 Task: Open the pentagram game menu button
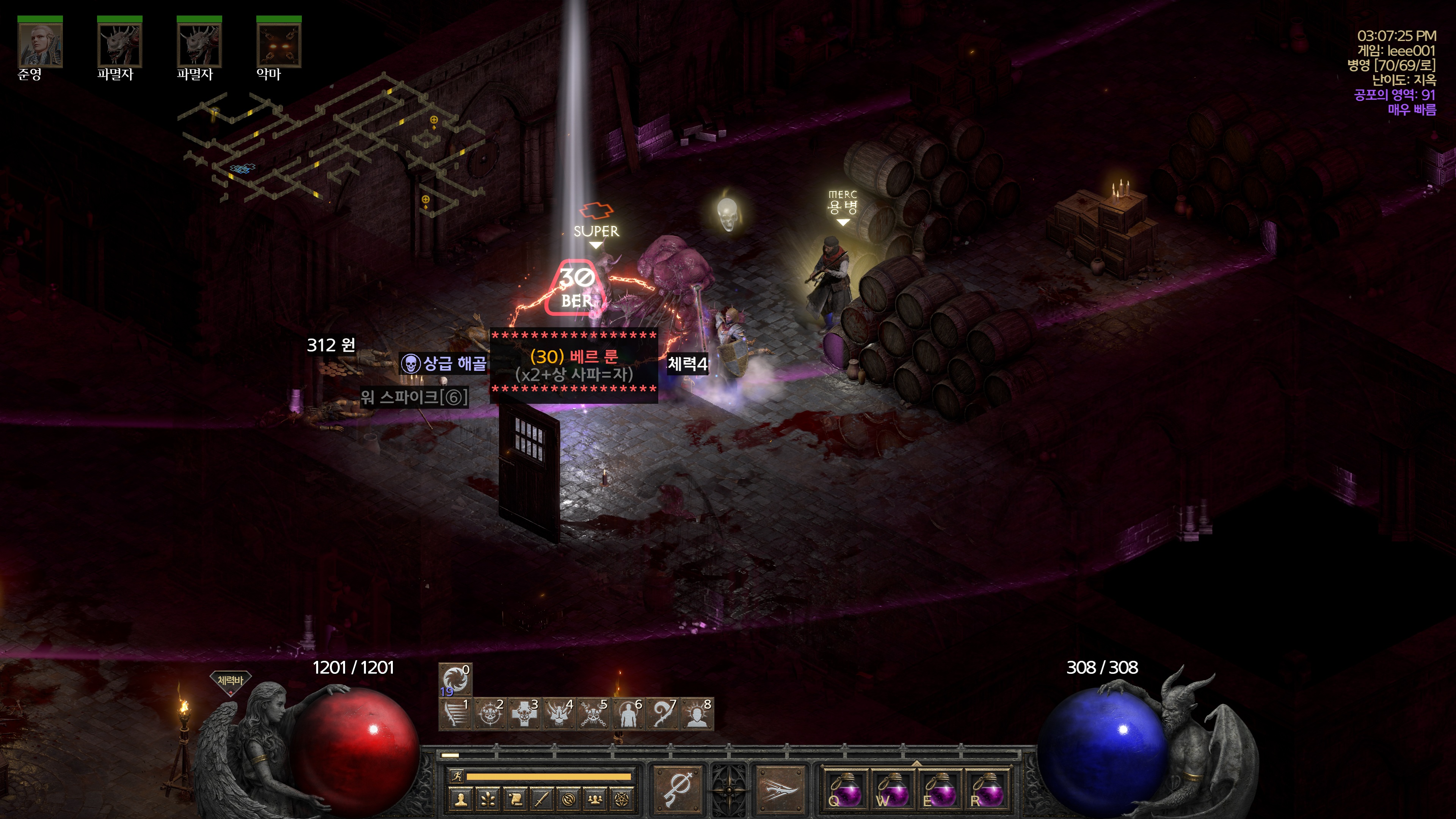pos(622,799)
